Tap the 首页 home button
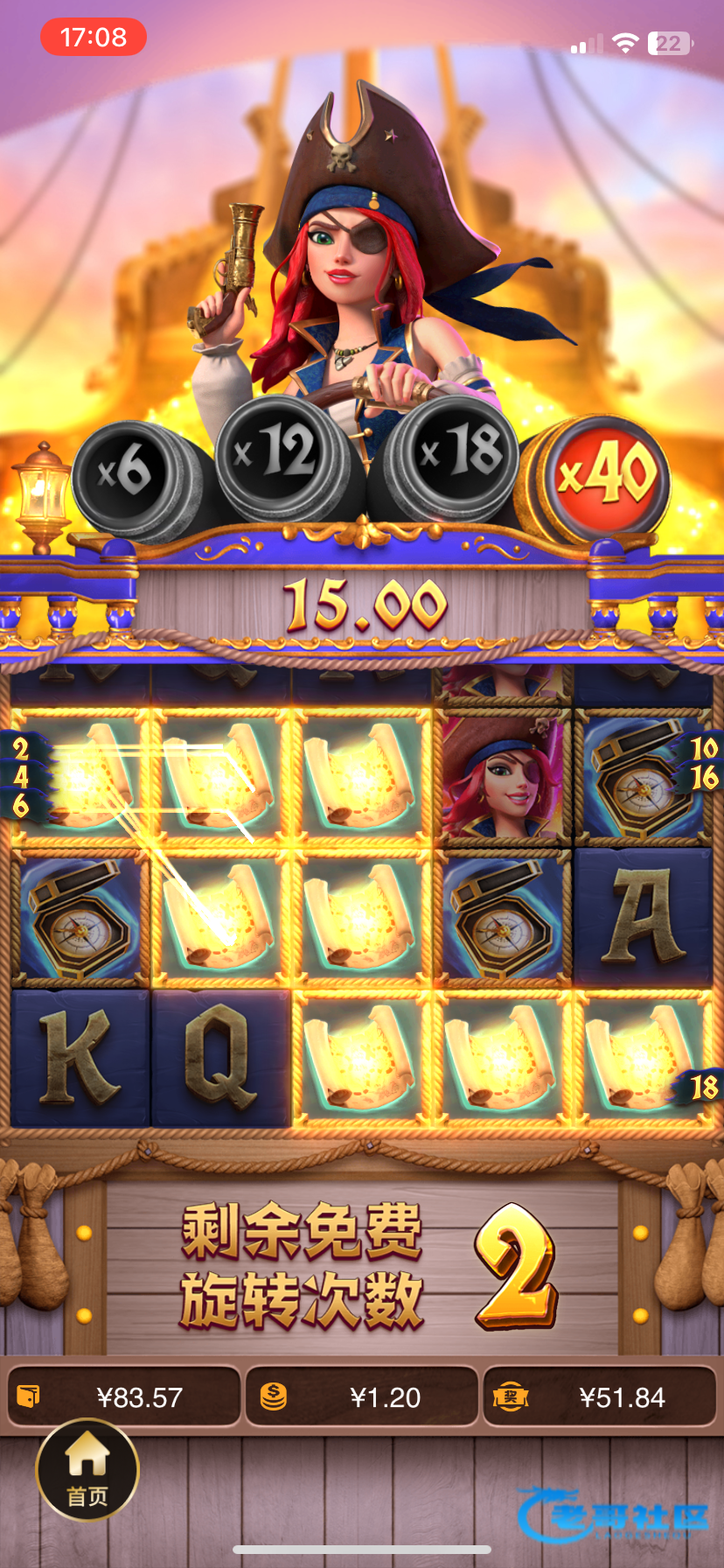Screen dimensions: 724x1568 [x=87, y=1470]
